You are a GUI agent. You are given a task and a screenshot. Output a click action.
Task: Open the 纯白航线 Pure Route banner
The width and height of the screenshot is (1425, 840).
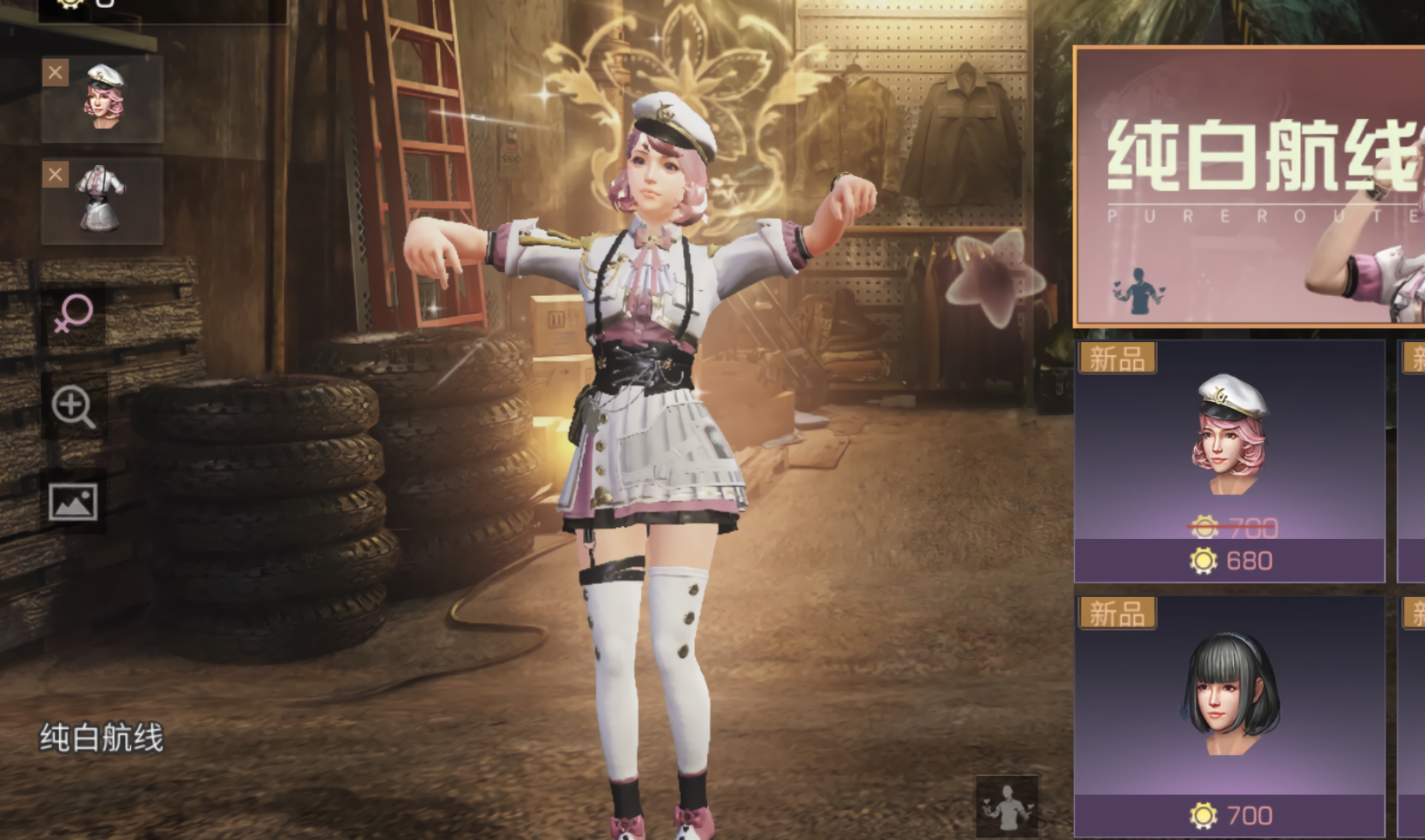pyautogui.click(x=1250, y=186)
